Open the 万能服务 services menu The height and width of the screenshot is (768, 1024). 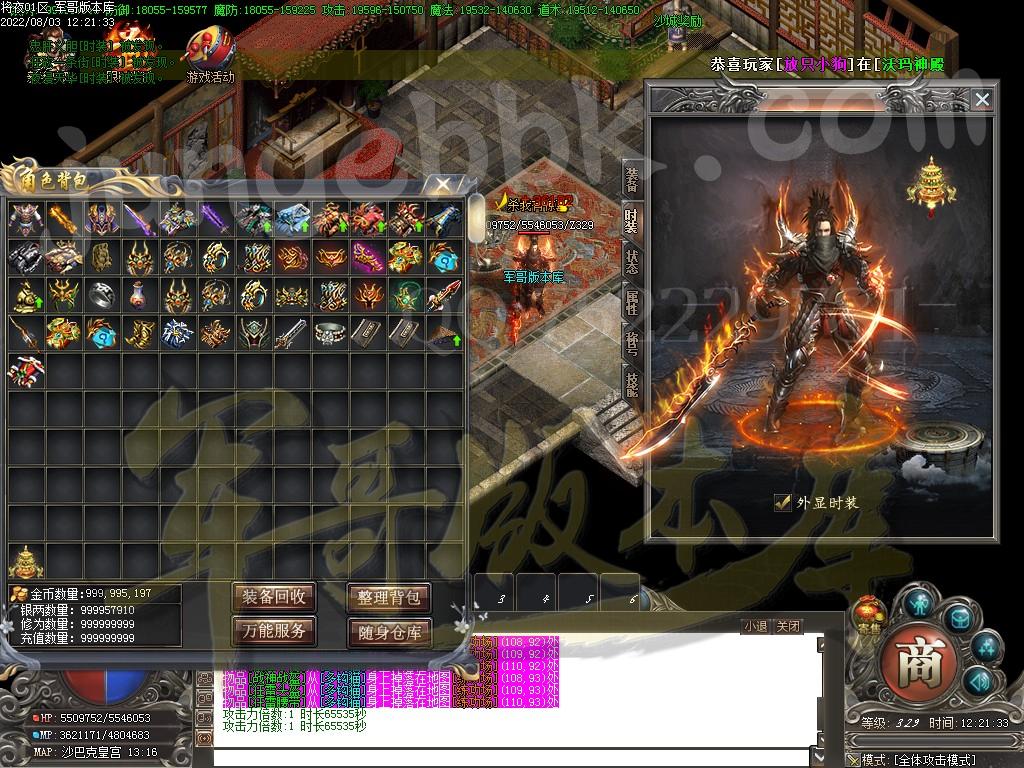tap(274, 631)
